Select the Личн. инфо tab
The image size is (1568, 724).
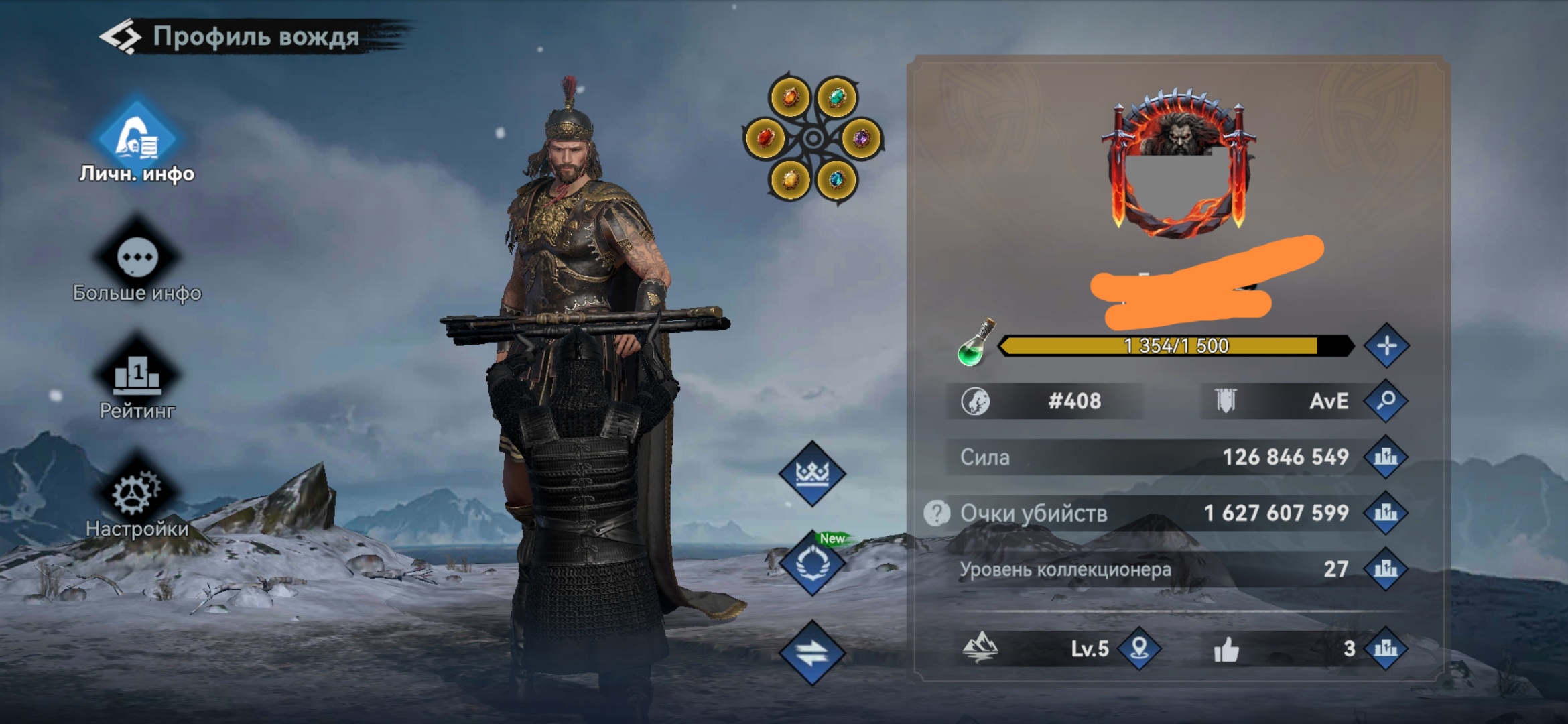pos(137,141)
